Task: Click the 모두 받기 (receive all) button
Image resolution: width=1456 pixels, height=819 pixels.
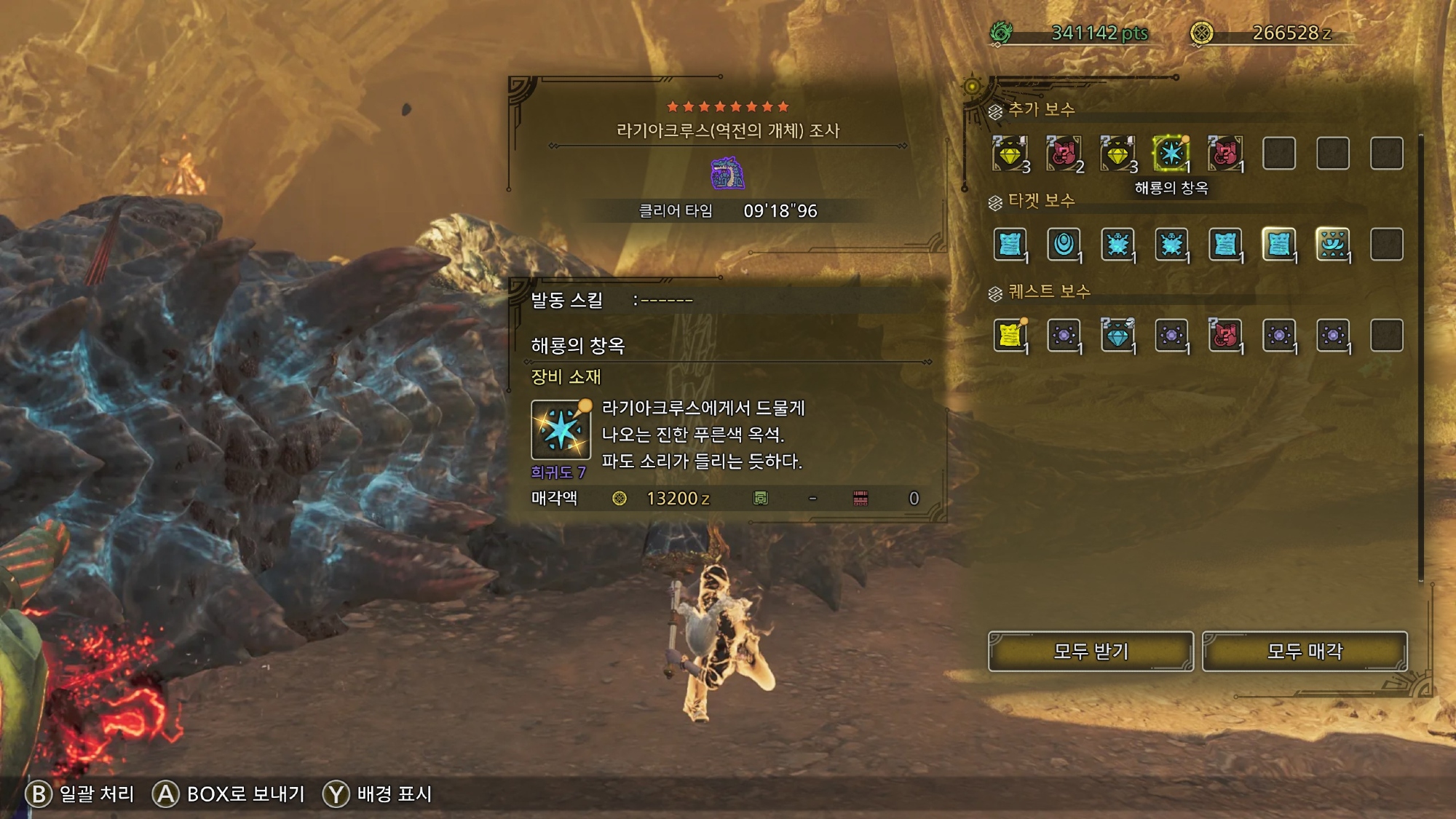Action: pos(1091,651)
